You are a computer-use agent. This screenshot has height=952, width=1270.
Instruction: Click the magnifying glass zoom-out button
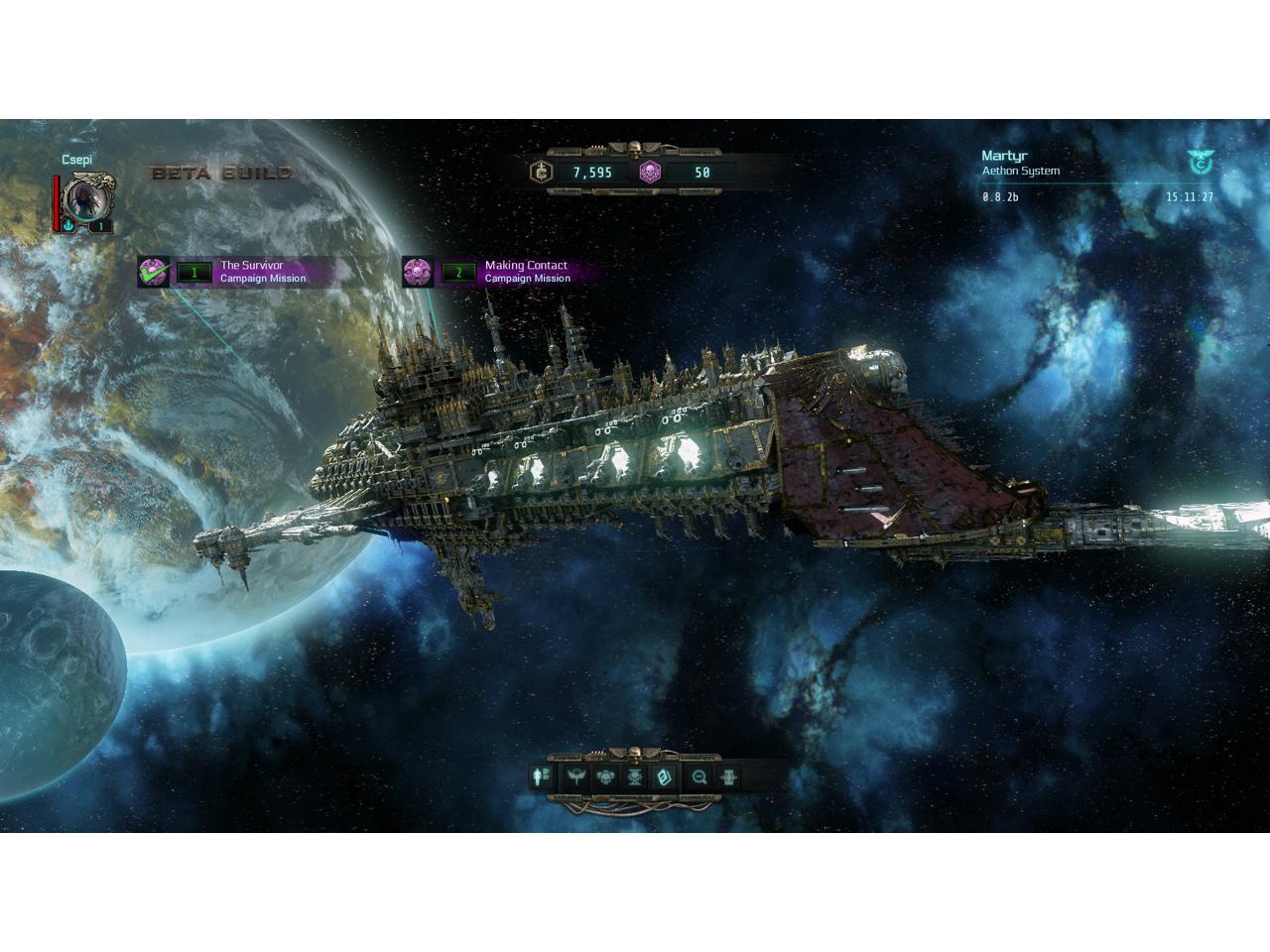[x=699, y=776]
